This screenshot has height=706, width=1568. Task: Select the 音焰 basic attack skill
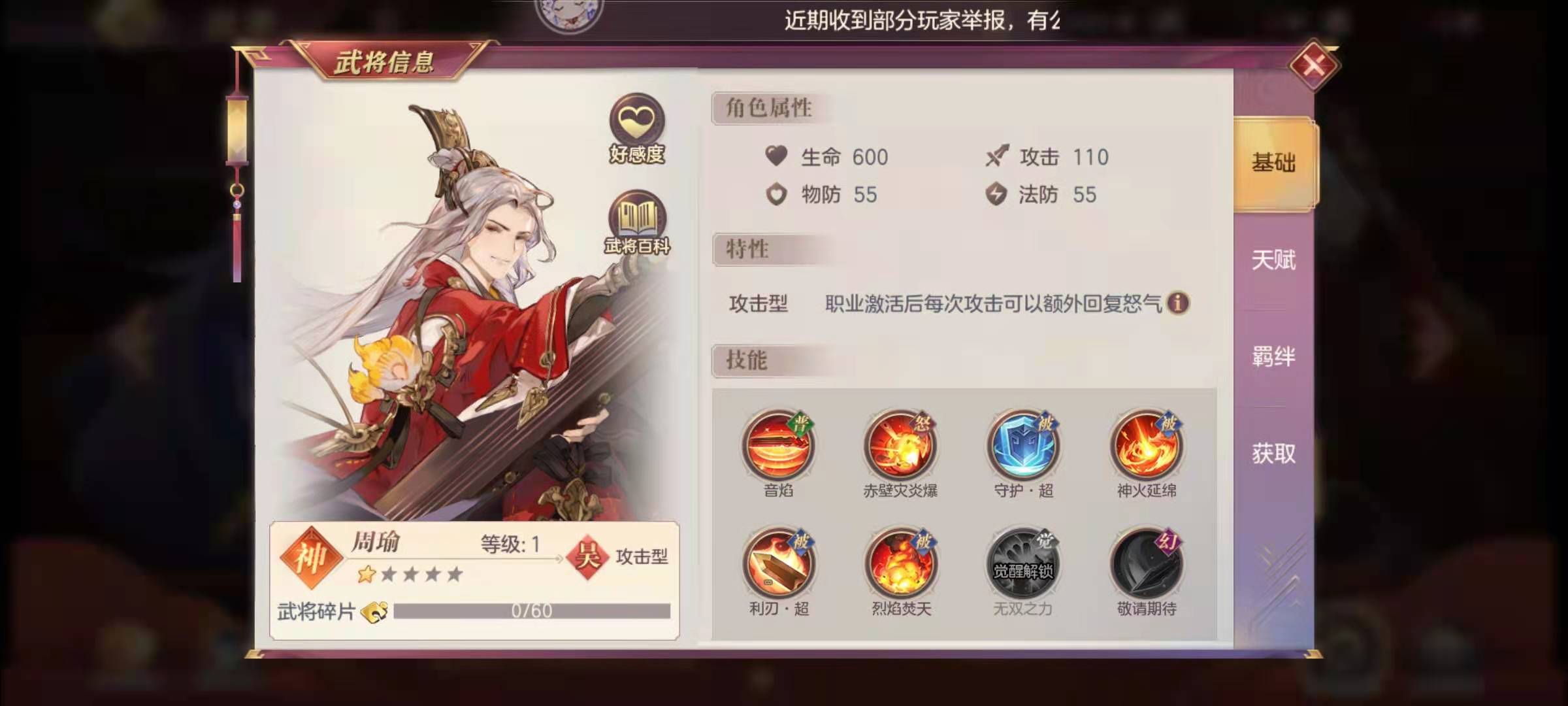tap(777, 446)
